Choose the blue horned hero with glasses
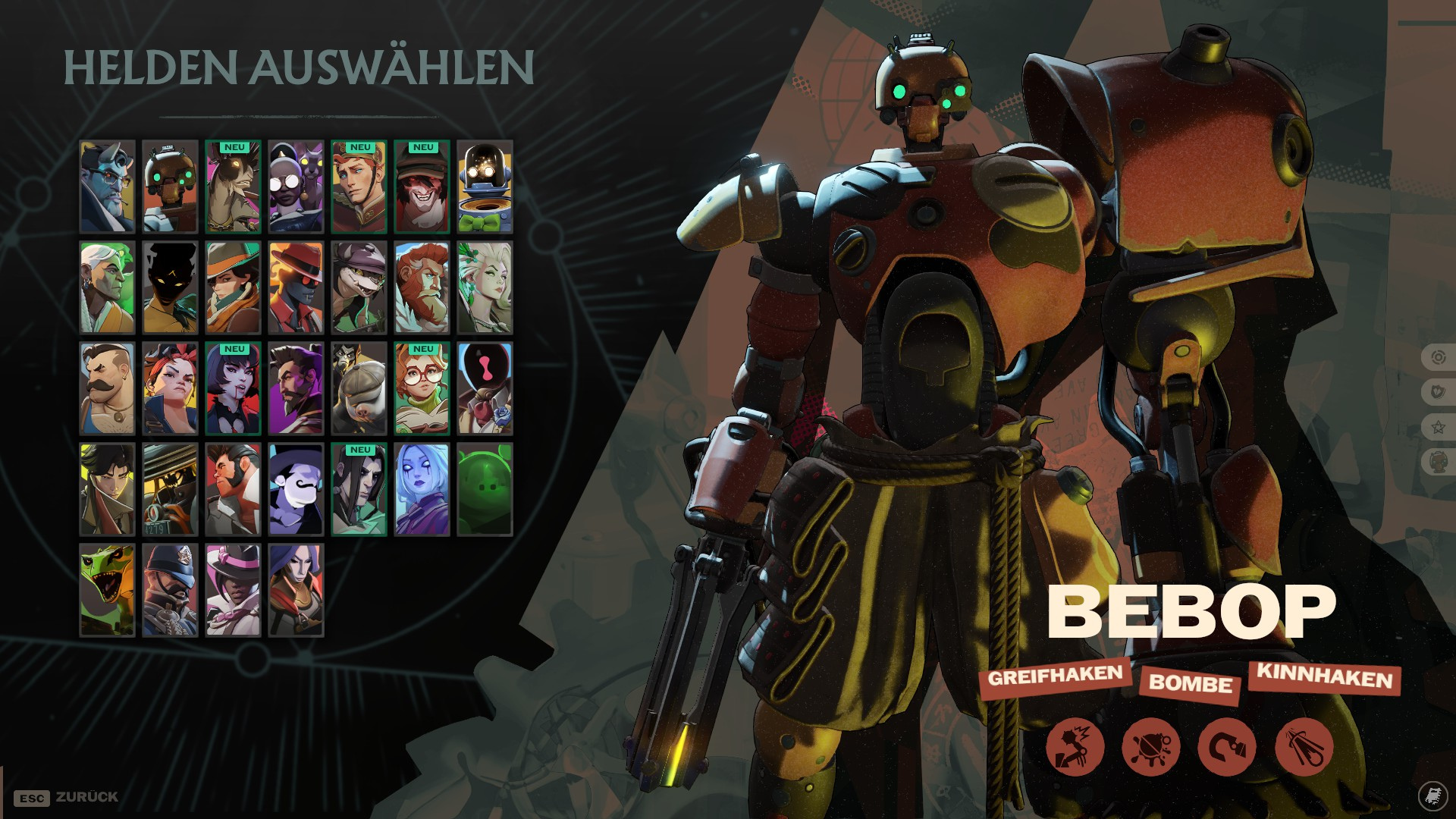This screenshot has width=1456, height=819. 107,187
